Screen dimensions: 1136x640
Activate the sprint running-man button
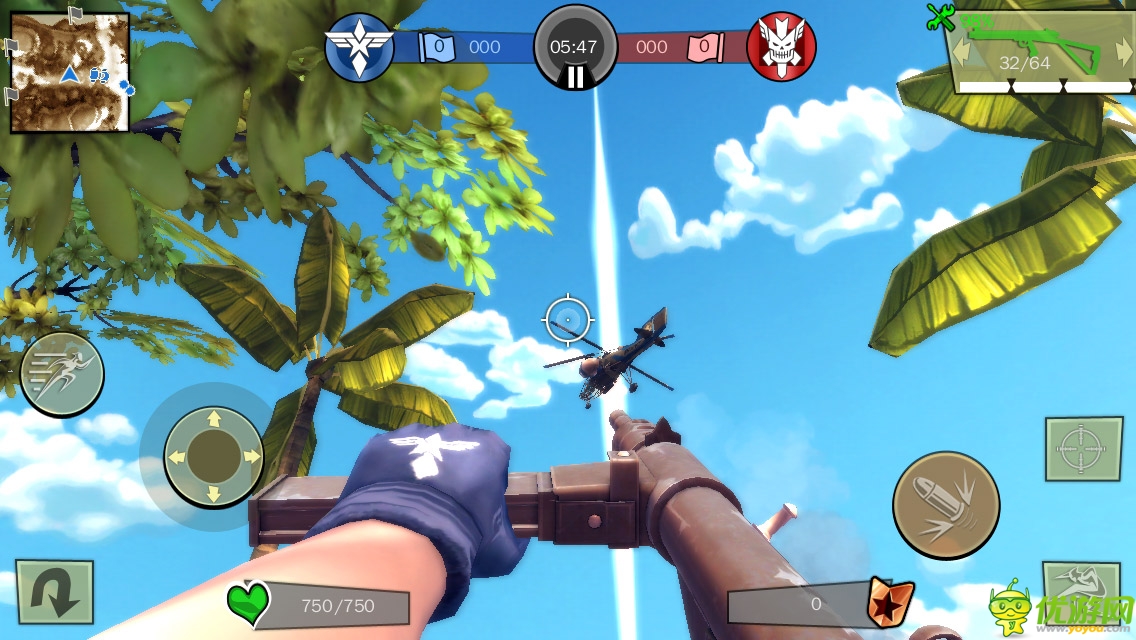click(x=62, y=374)
